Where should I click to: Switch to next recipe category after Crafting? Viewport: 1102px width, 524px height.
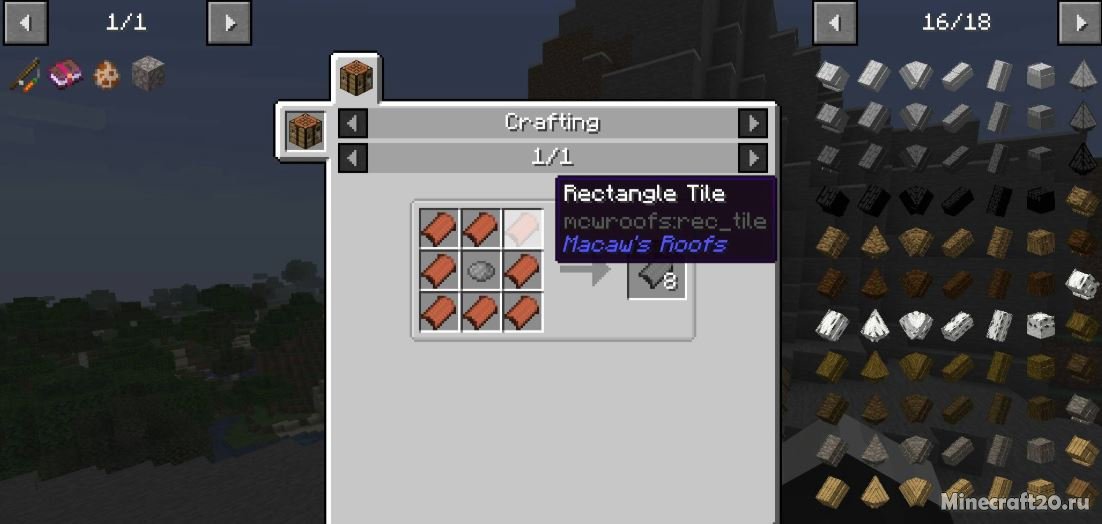pyautogui.click(x=752, y=123)
